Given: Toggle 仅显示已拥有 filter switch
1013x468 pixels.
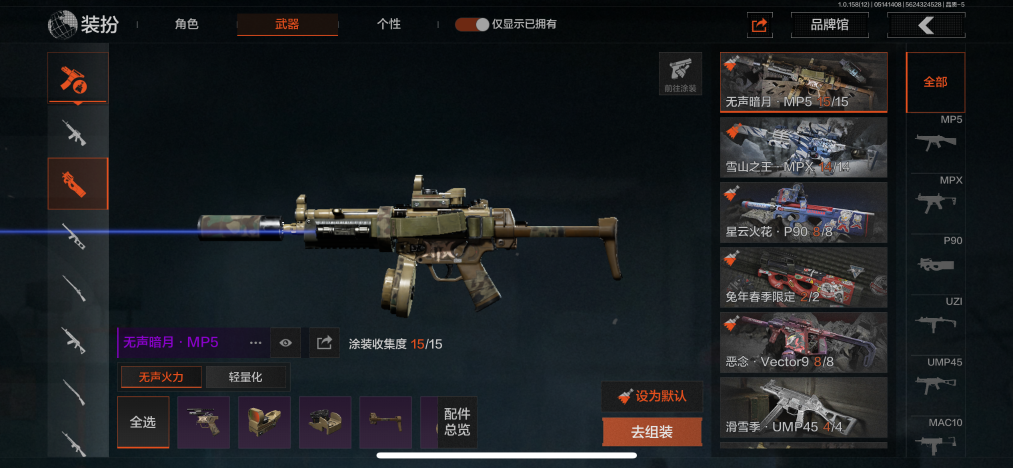Looking at the screenshot, I should 472,24.
